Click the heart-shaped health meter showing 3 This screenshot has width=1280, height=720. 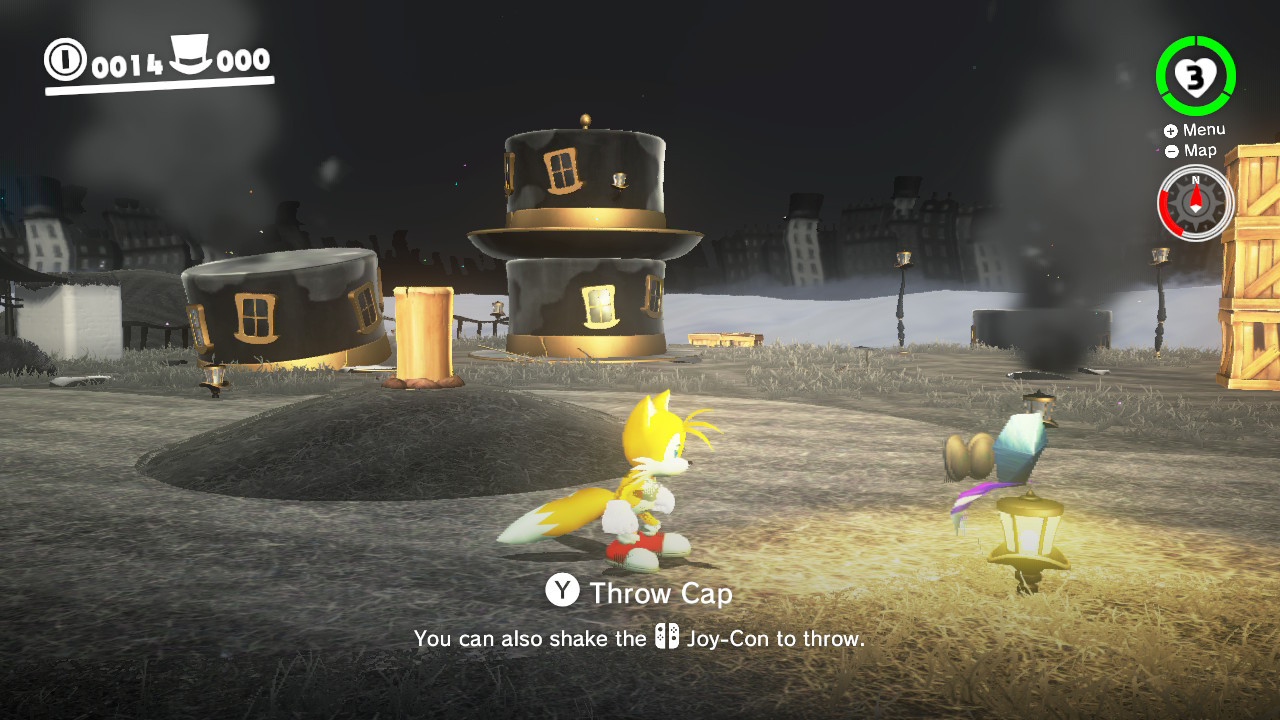click(x=1196, y=74)
